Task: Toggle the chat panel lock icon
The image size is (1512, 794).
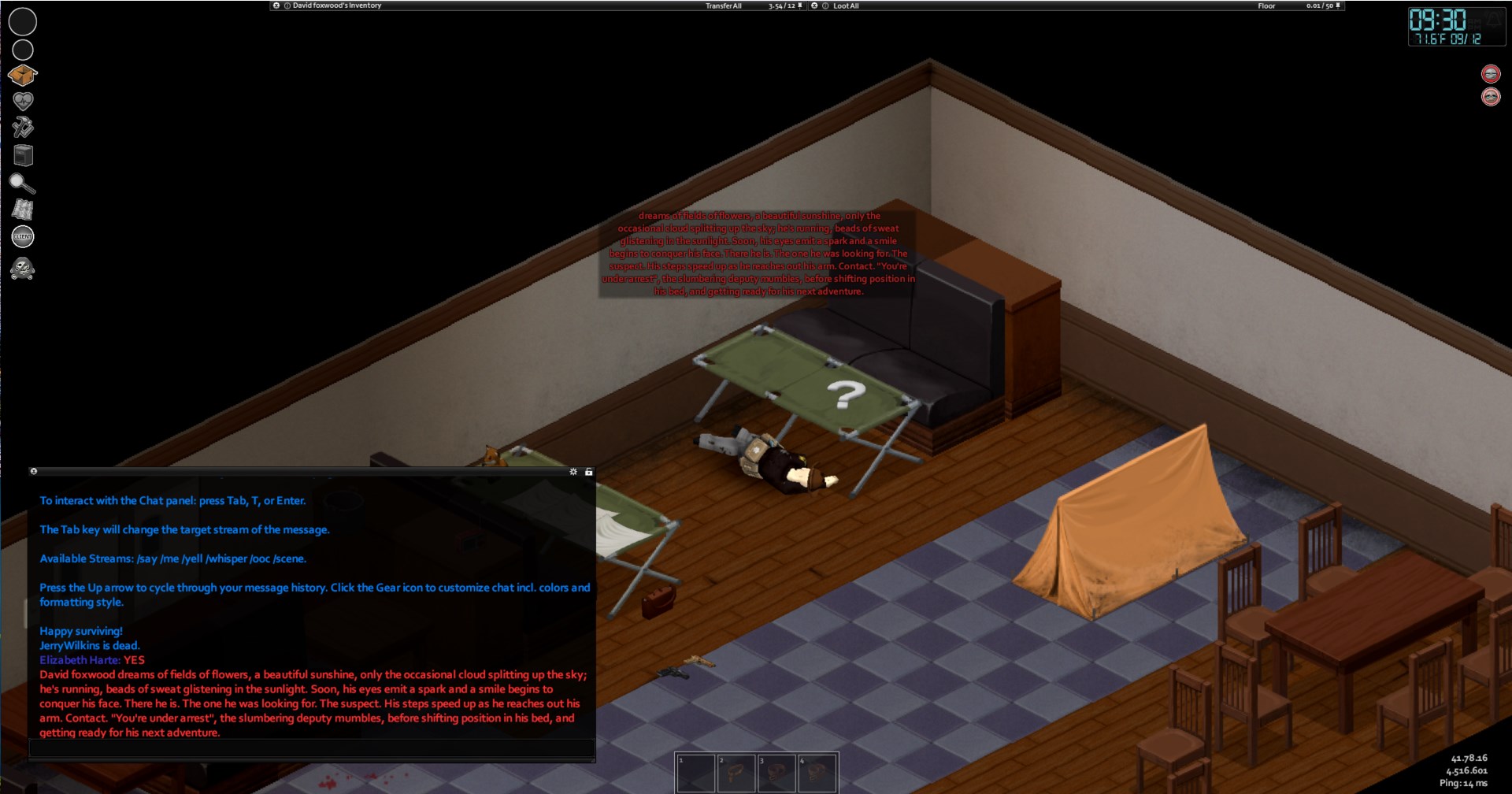Action: (x=588, y=472)
